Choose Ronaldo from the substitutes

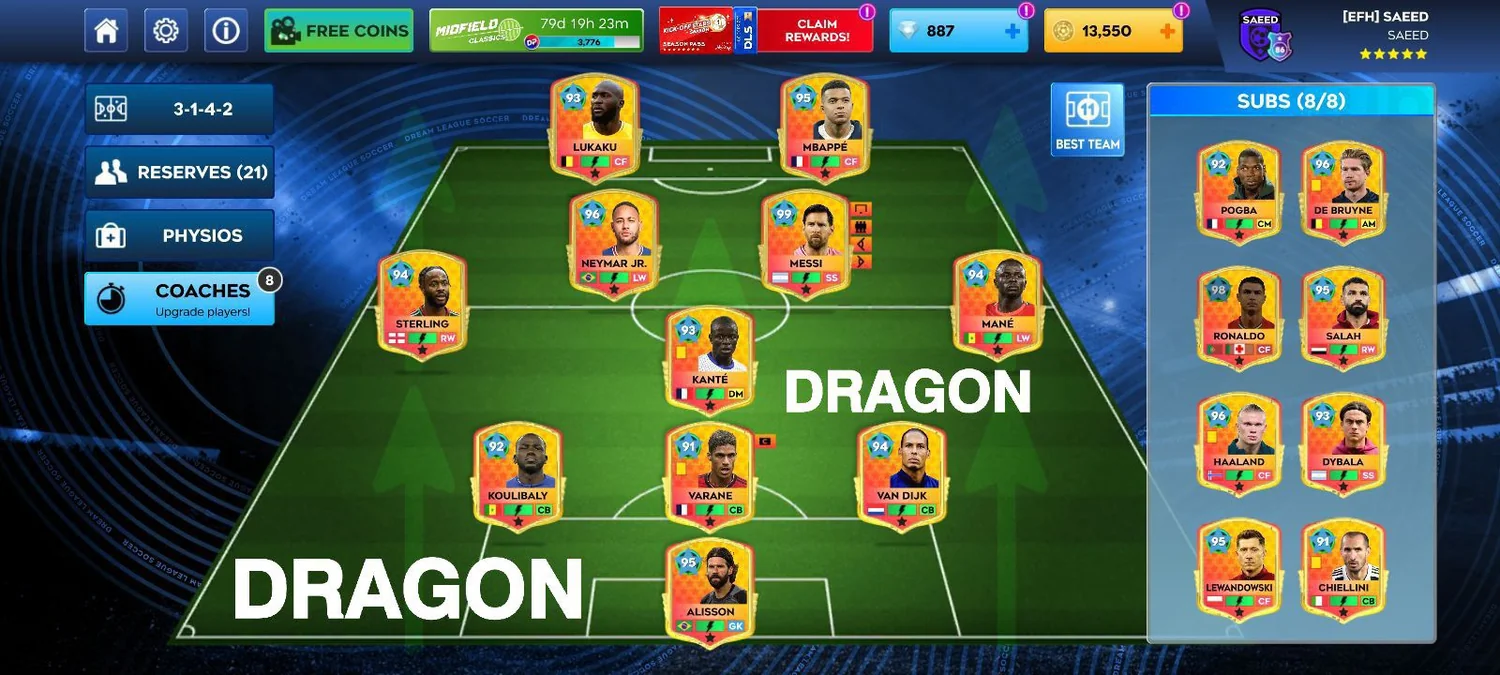coord(1239,316)
